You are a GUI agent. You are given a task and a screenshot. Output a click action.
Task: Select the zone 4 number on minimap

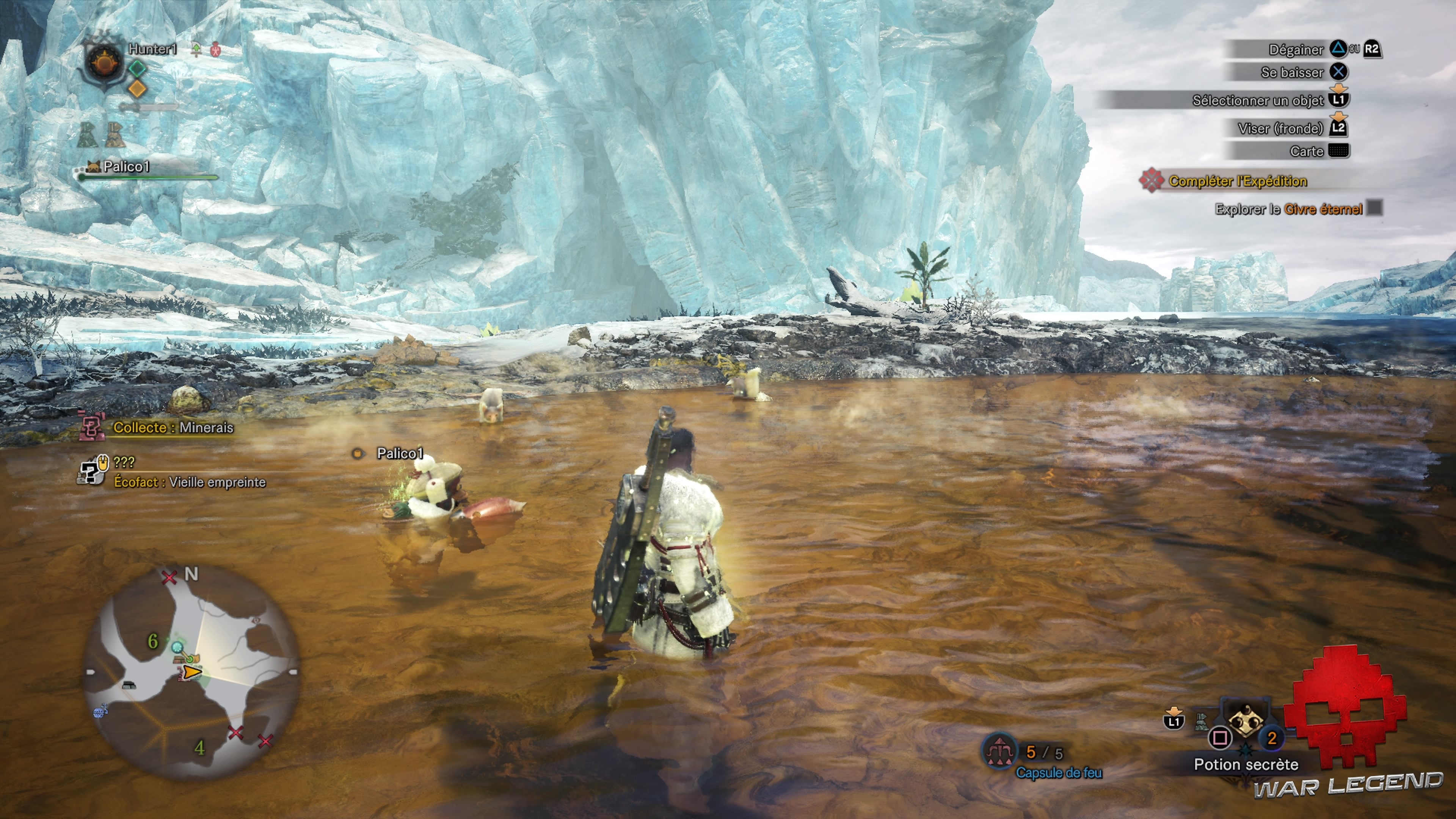click(199, 748)
